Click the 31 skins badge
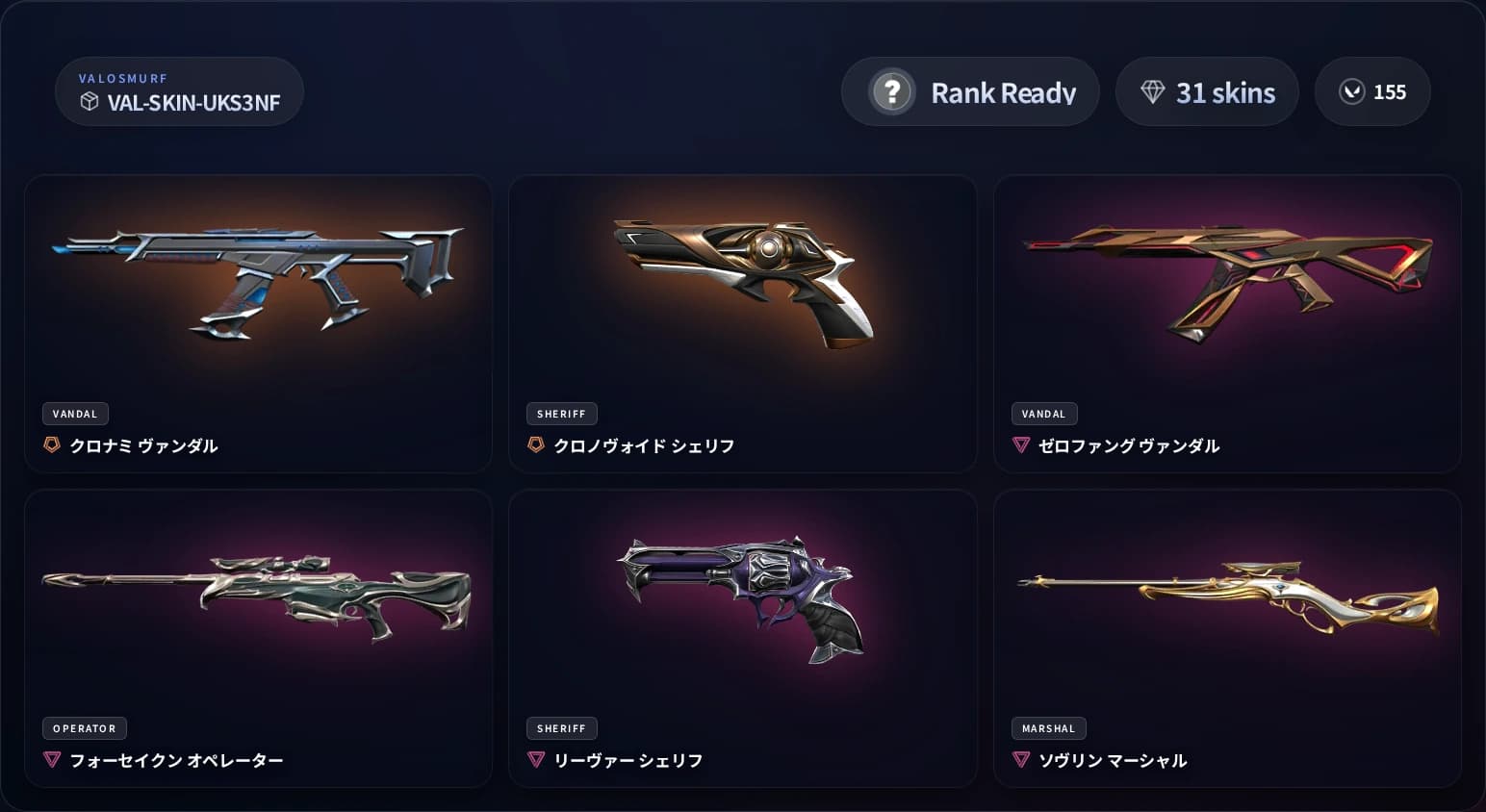1486x812 pixels. pos(1207,91)
